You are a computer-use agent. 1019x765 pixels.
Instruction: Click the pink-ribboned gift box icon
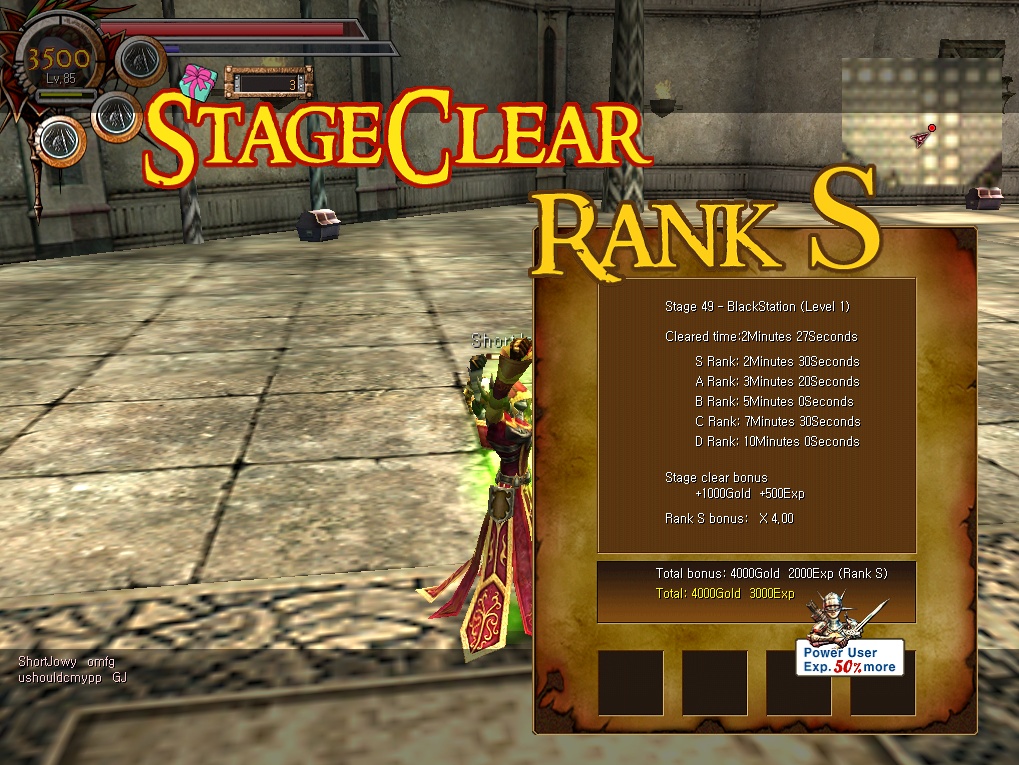click(198, 81)
